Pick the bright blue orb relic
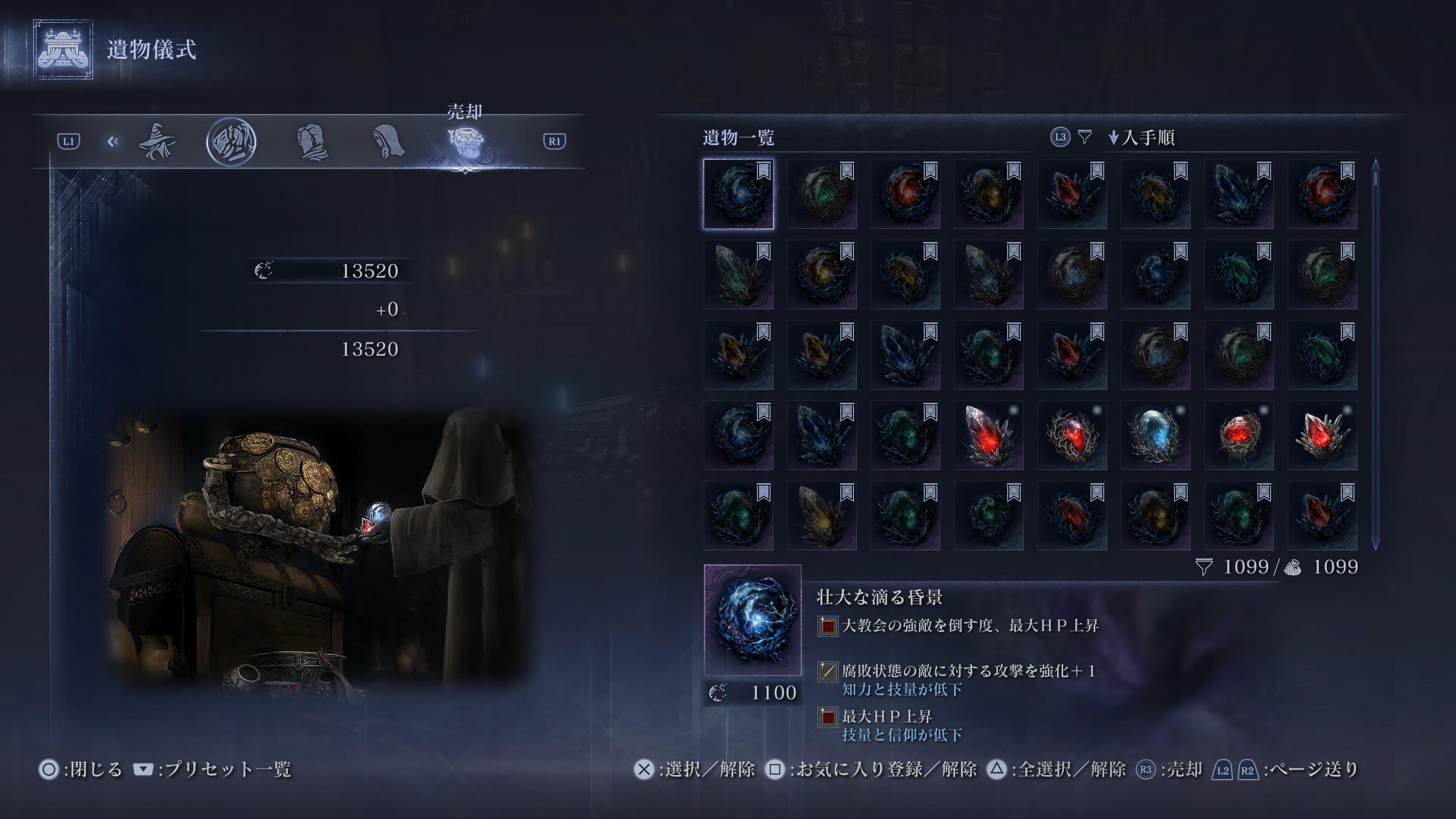 pos(1155,435)
